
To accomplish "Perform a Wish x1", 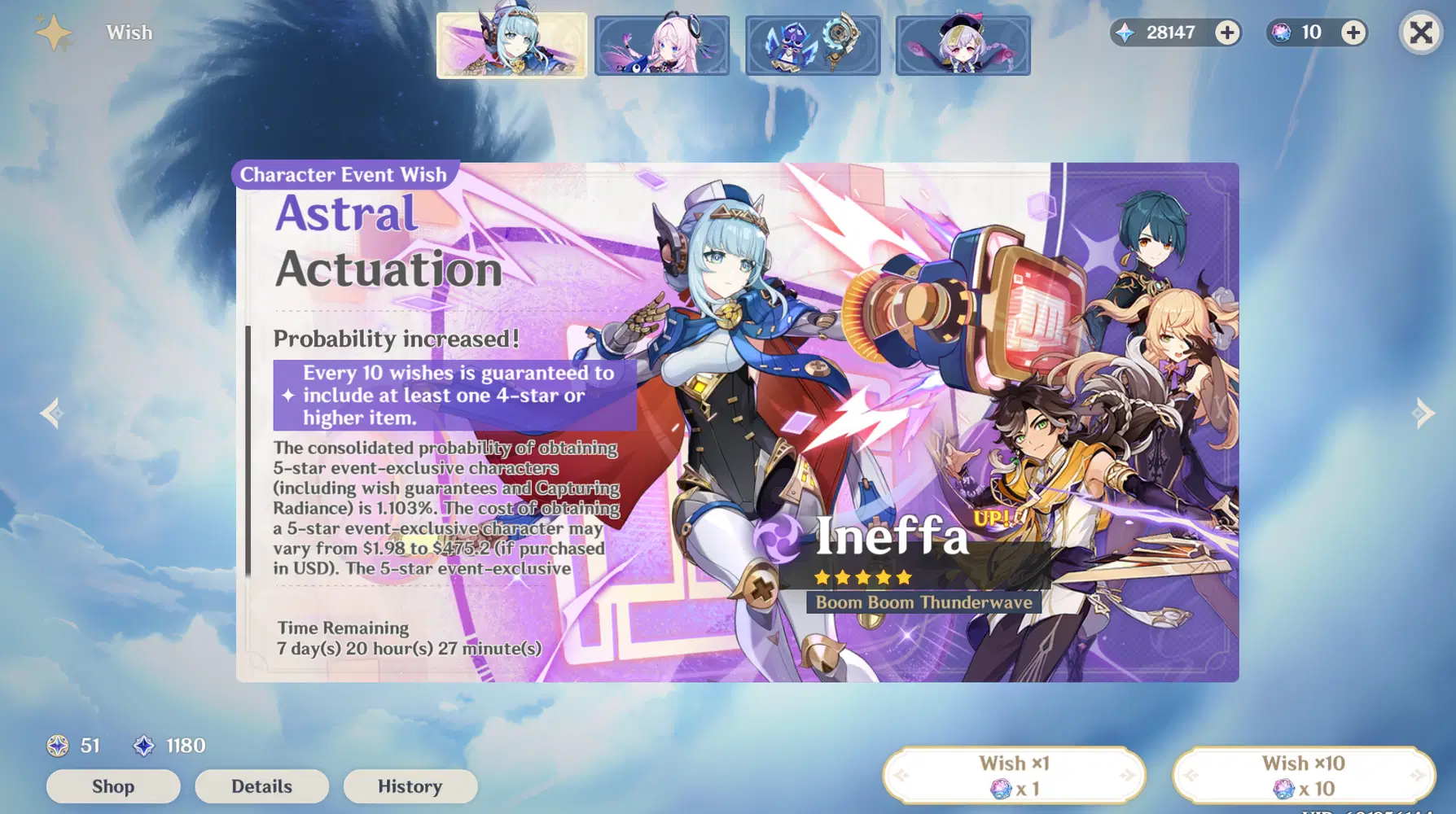I will click(x=1015, y=774).
